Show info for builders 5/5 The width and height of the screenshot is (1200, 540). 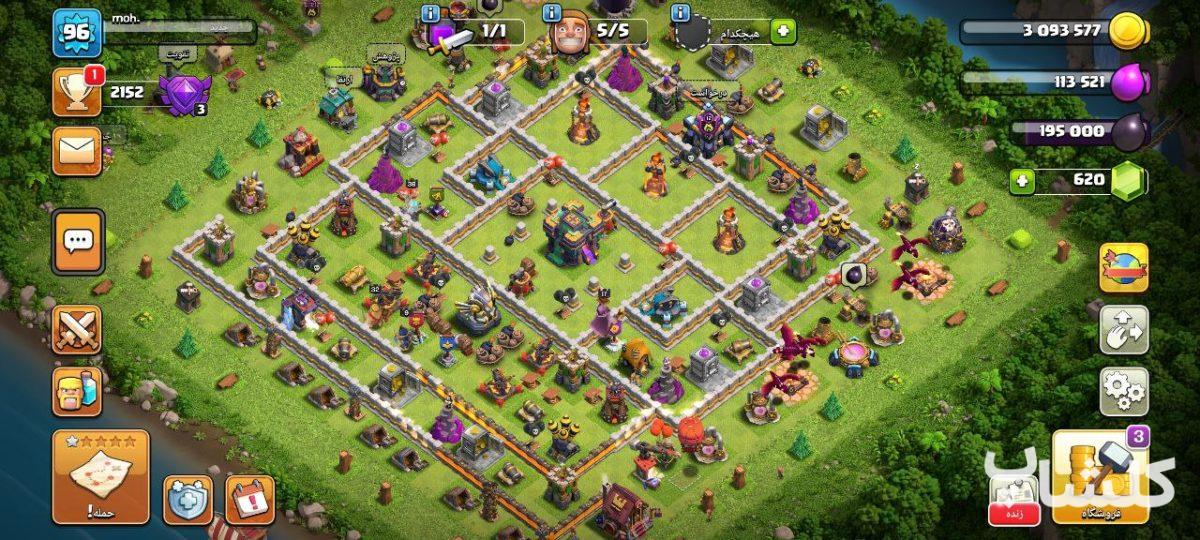tap(553, 14)
